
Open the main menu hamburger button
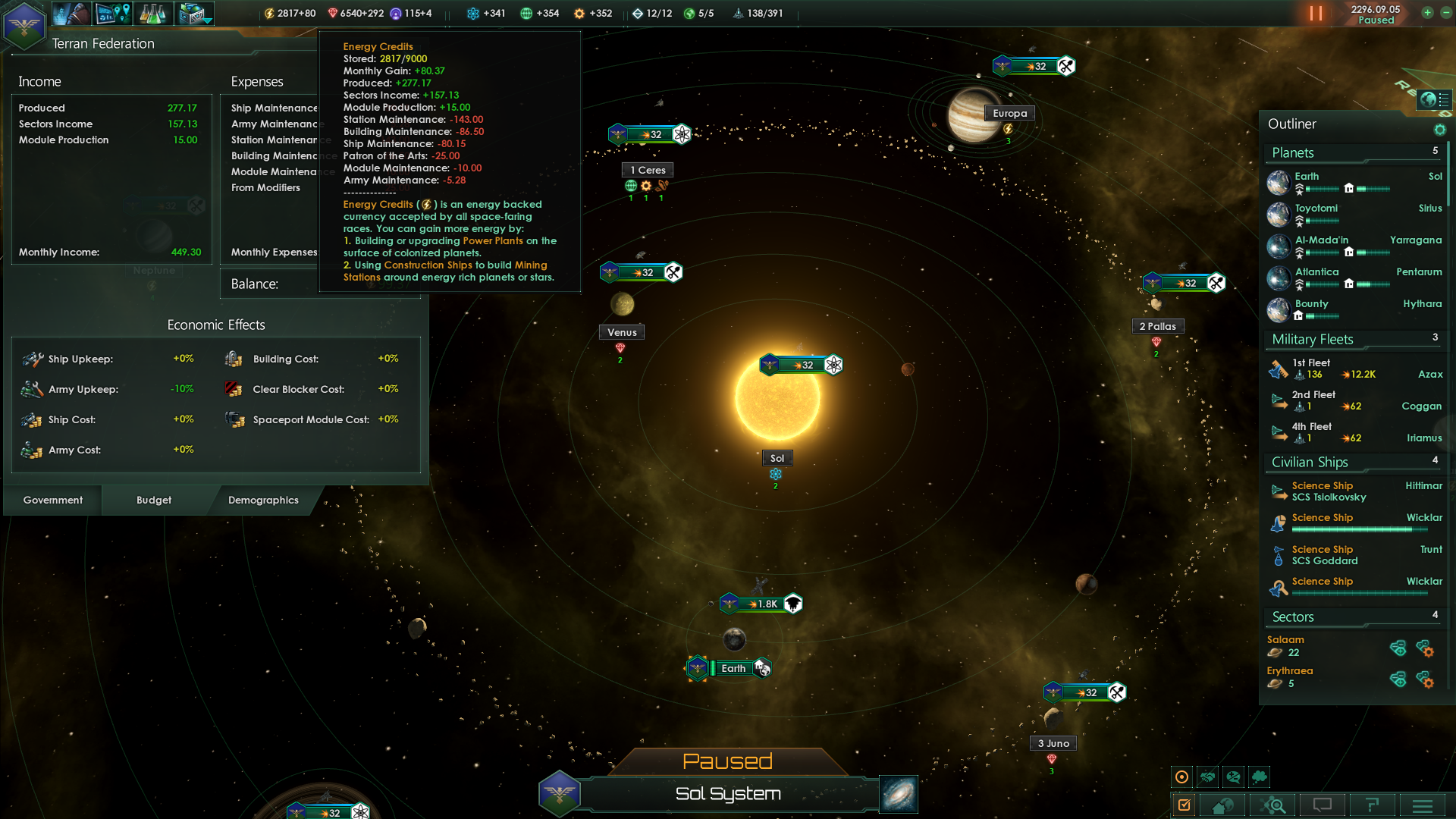pos(1423,805)
